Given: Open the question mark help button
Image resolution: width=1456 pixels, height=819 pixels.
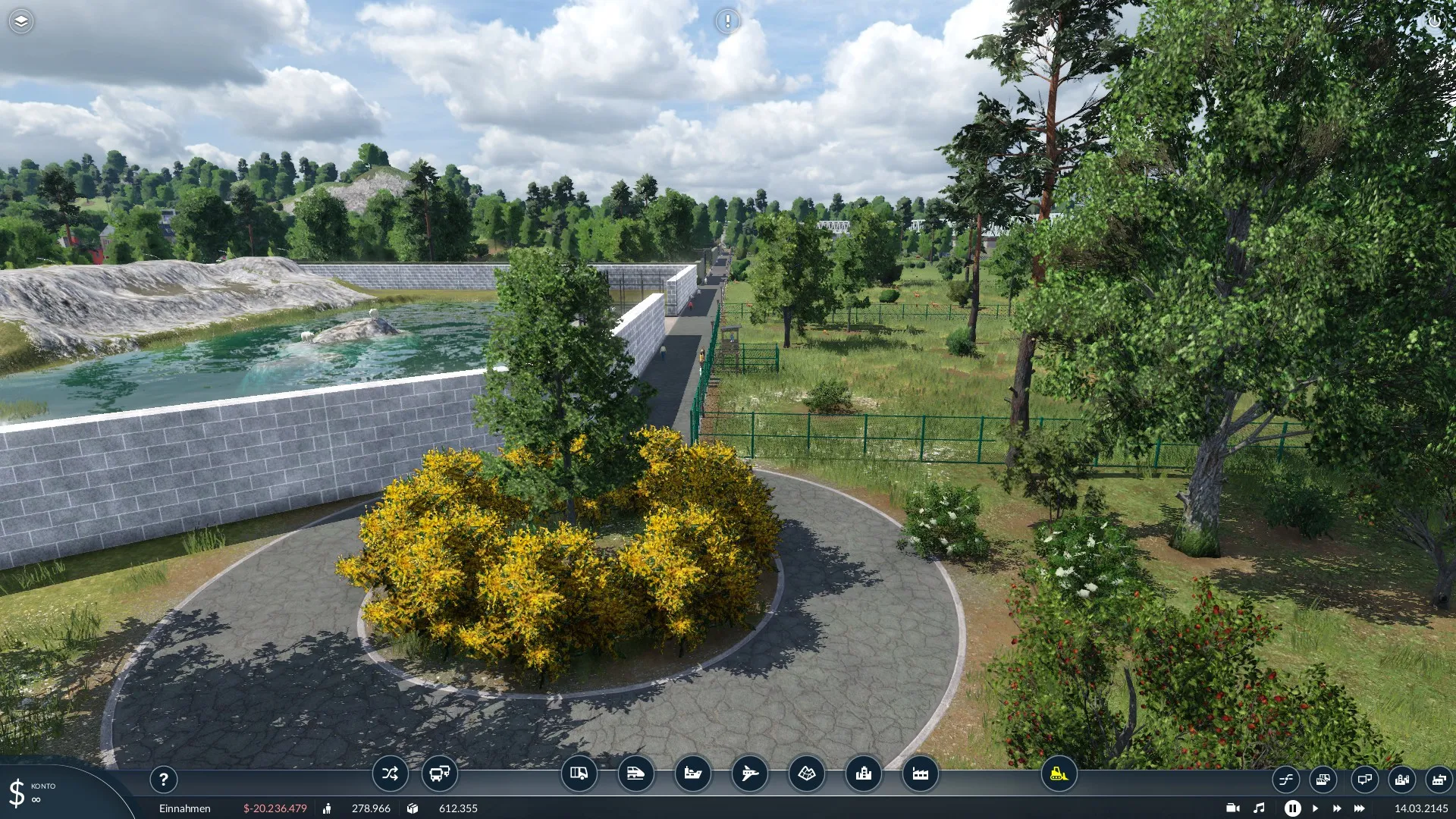Looking at the screenshot, I should (x=163, y=779).
